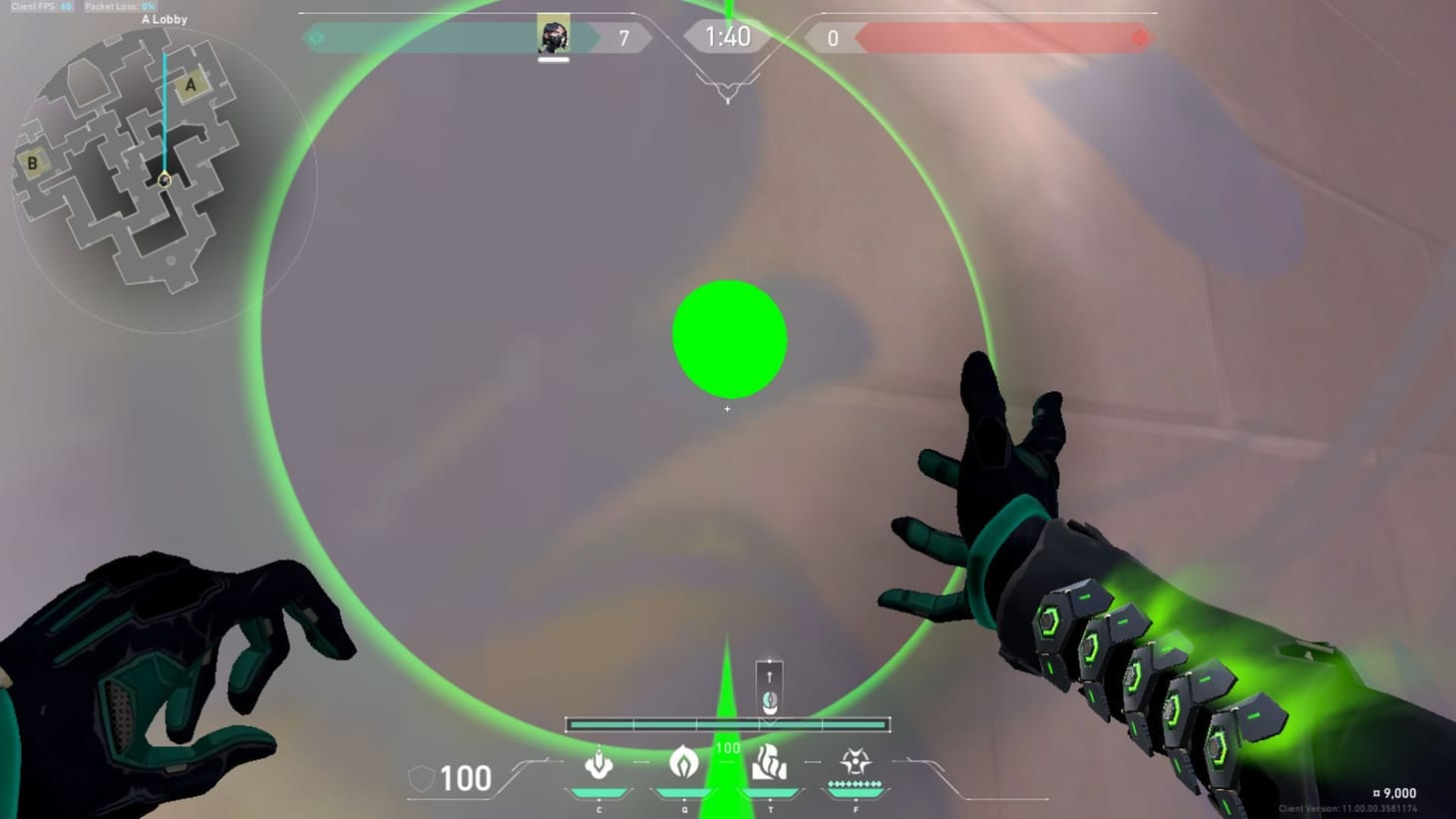The image size is (1456, 819).
Task: Click the teal team diamond icon on scoreboard
Action: 317,36
